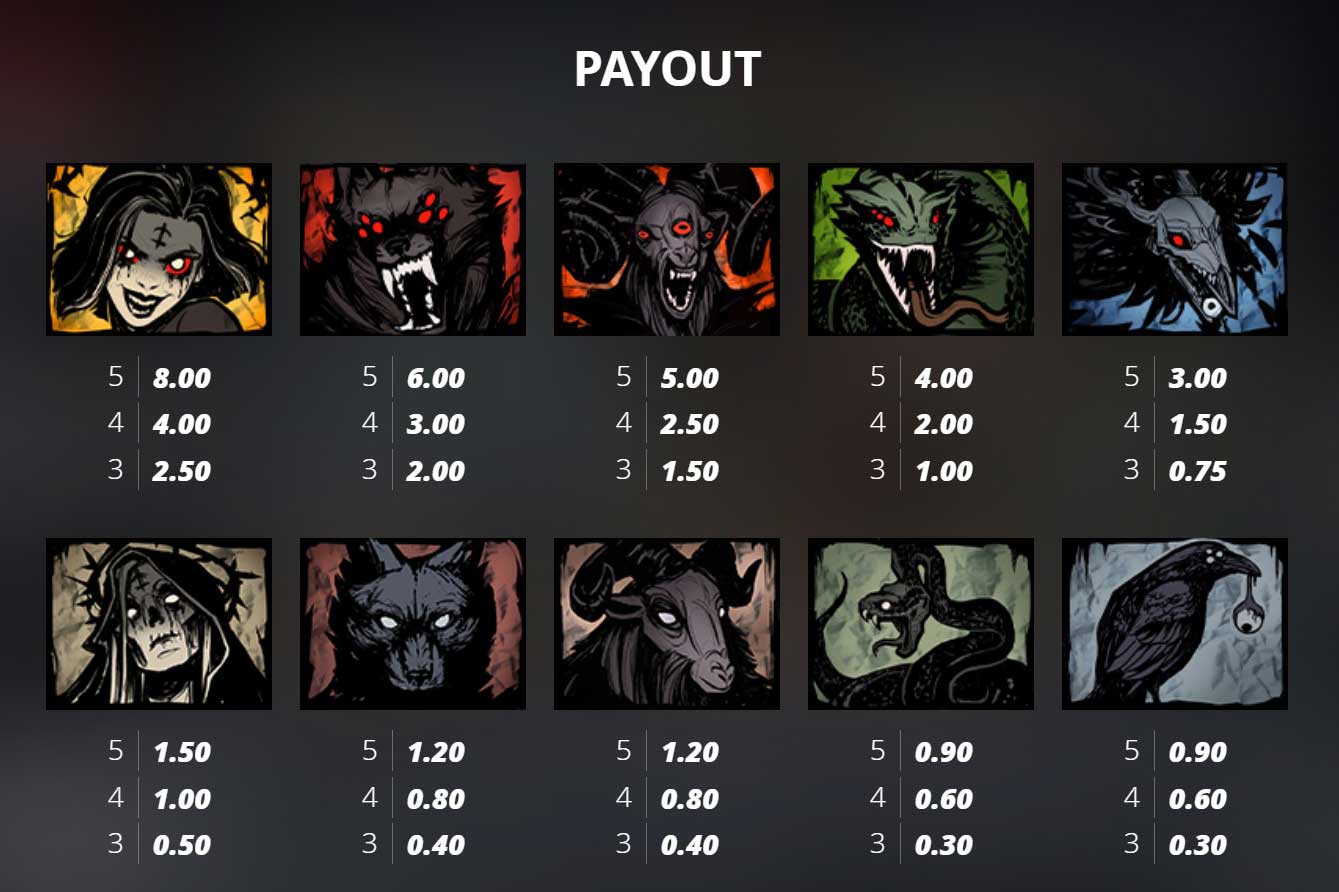Click the gray wolf head symbol

[x=412, y=622]
